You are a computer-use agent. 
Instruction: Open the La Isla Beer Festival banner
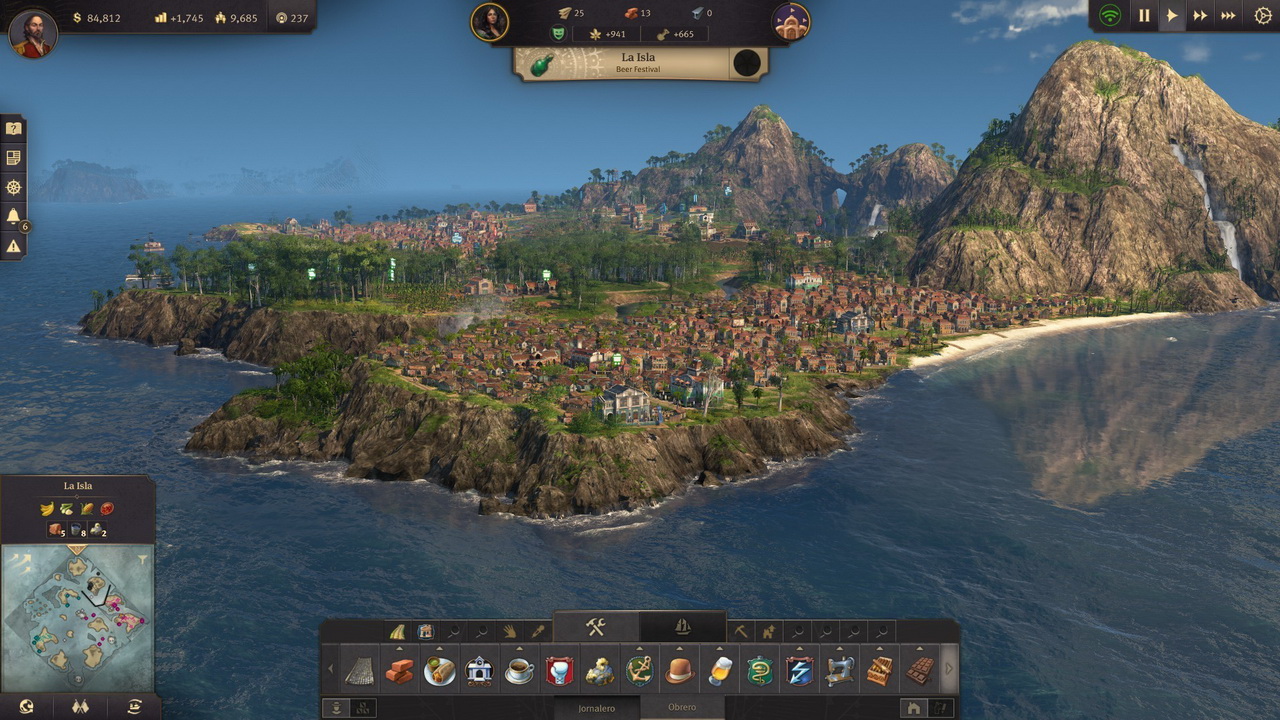(x=638, y=63)
